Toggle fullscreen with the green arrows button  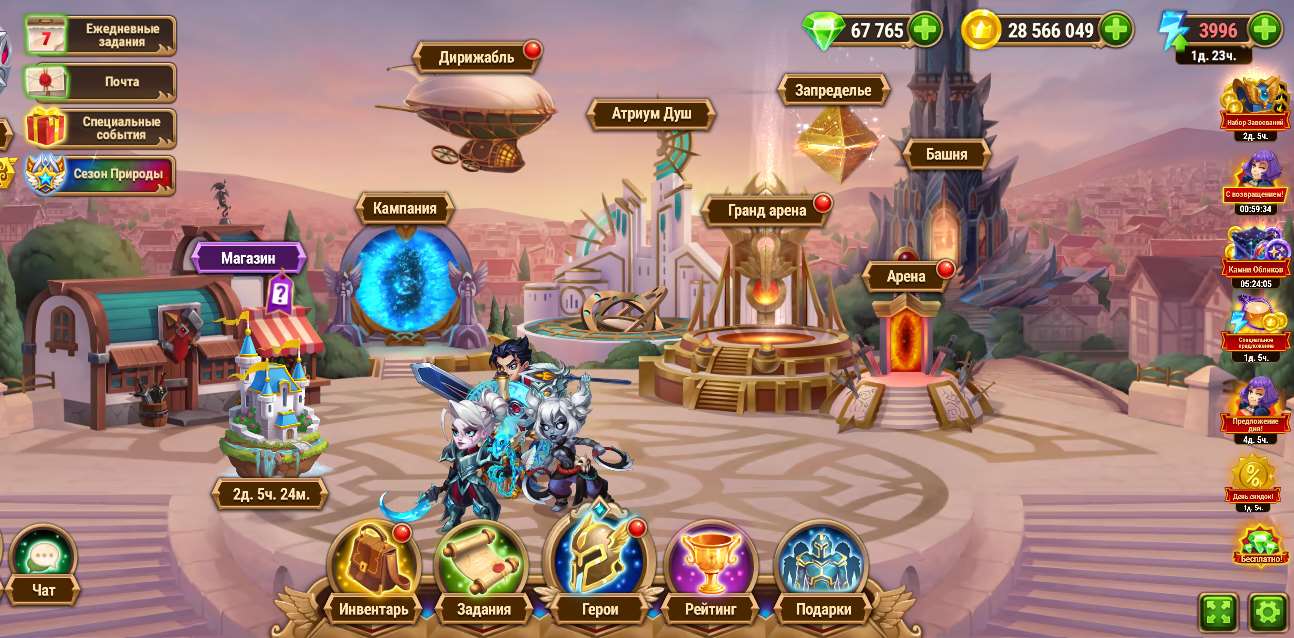(x=1218, y=611)
